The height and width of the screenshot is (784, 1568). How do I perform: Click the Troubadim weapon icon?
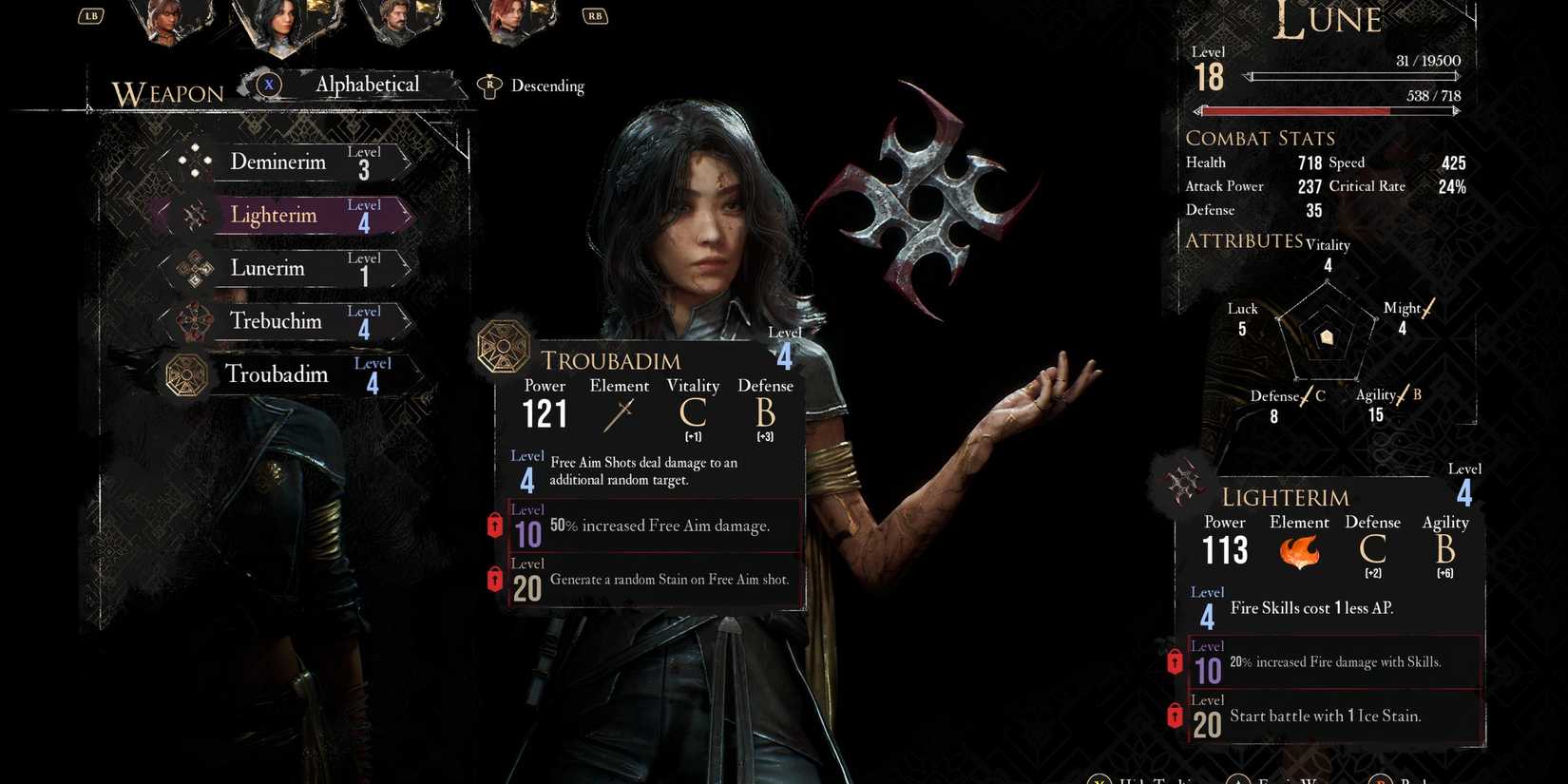coord(186,373)
